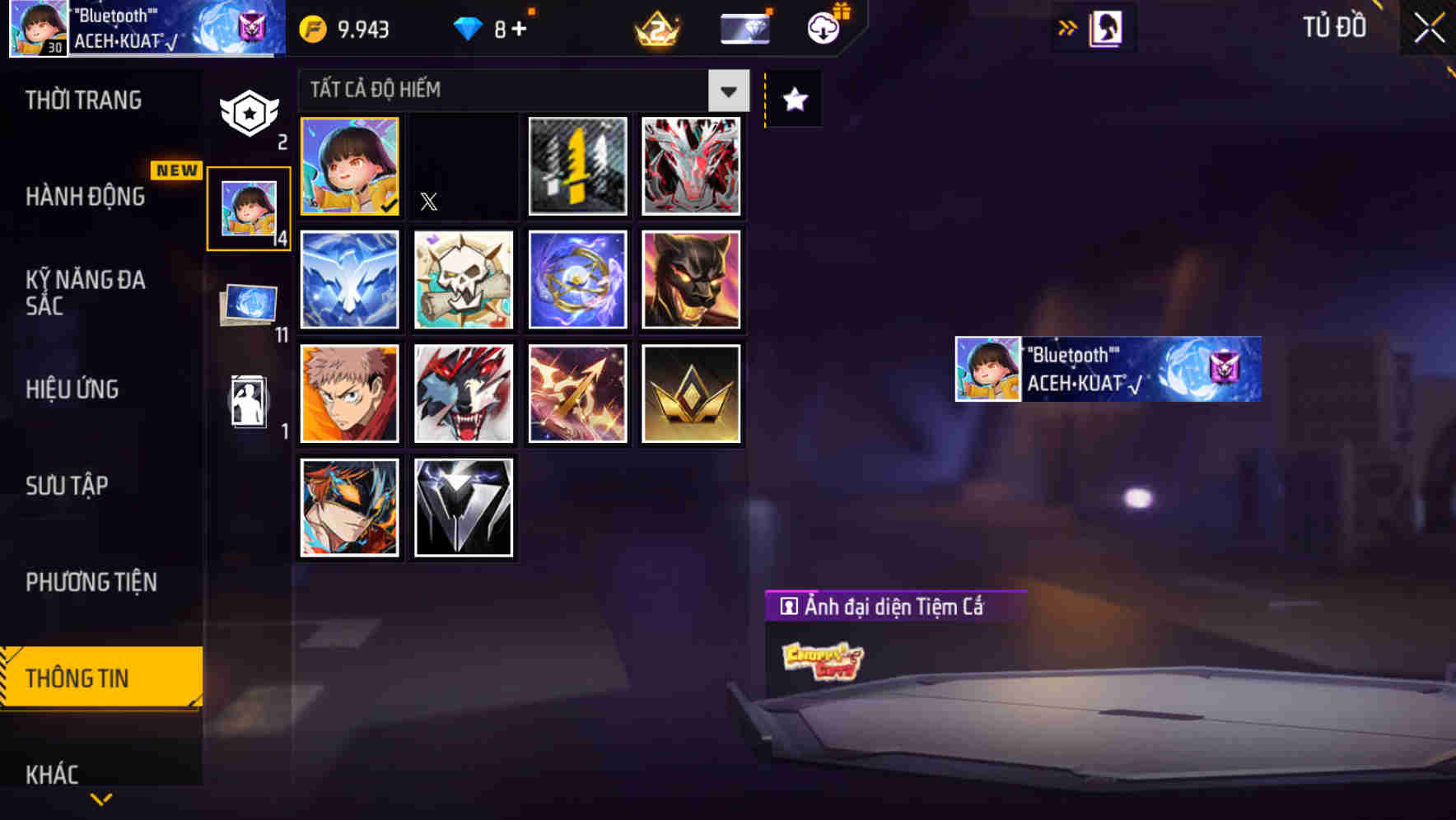Select the avatar collection category icon
This screenshot has height=820, width=1456.
249,206
